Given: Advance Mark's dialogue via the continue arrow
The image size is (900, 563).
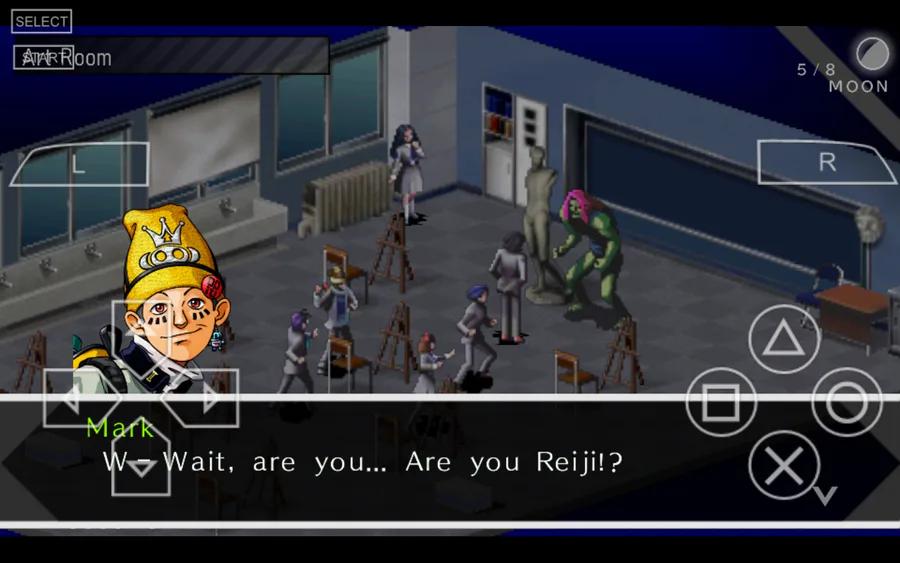Looking at the screenshot, I should (x=825, y=495).
